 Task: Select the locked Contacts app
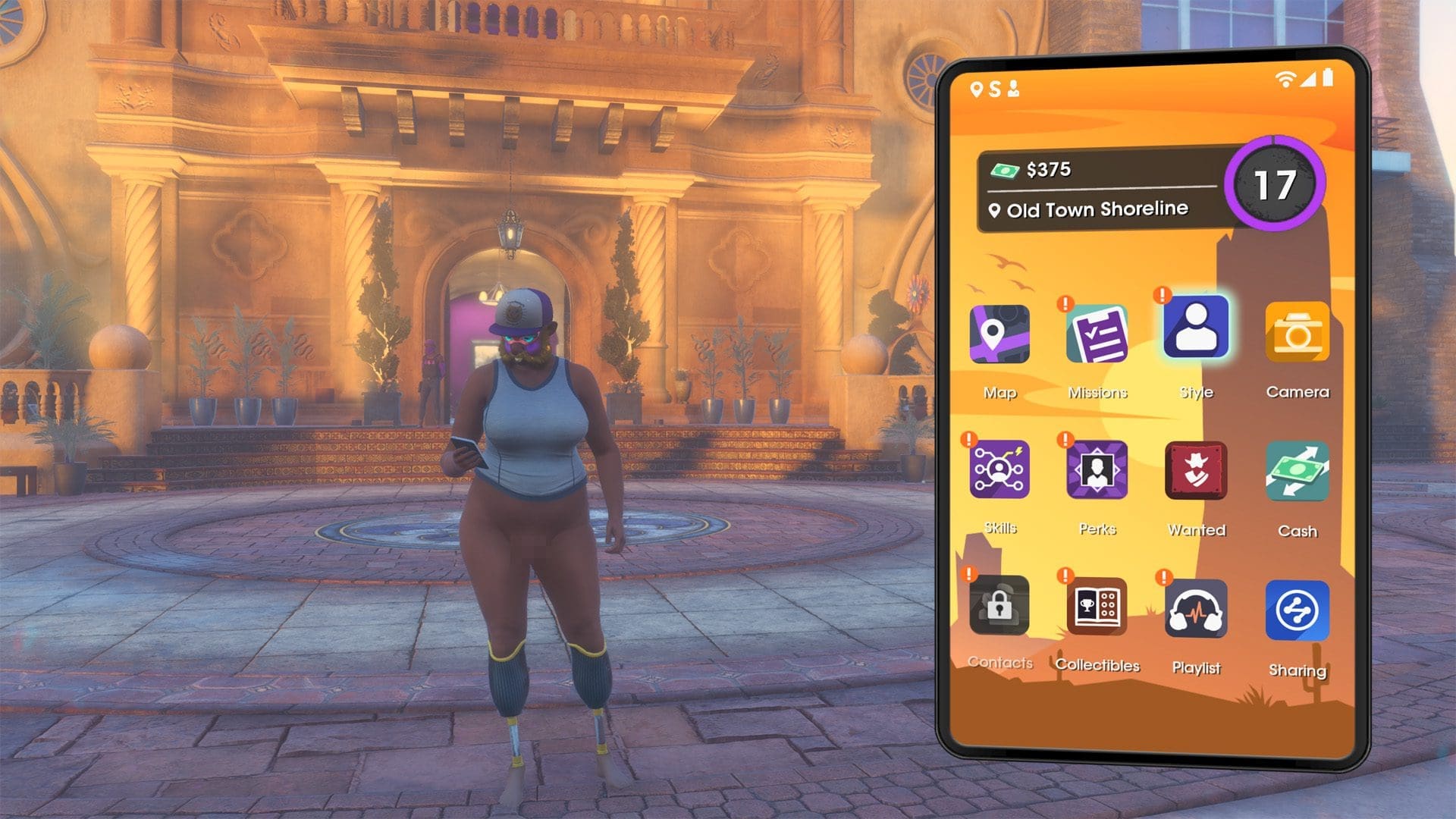click(999, 605)
